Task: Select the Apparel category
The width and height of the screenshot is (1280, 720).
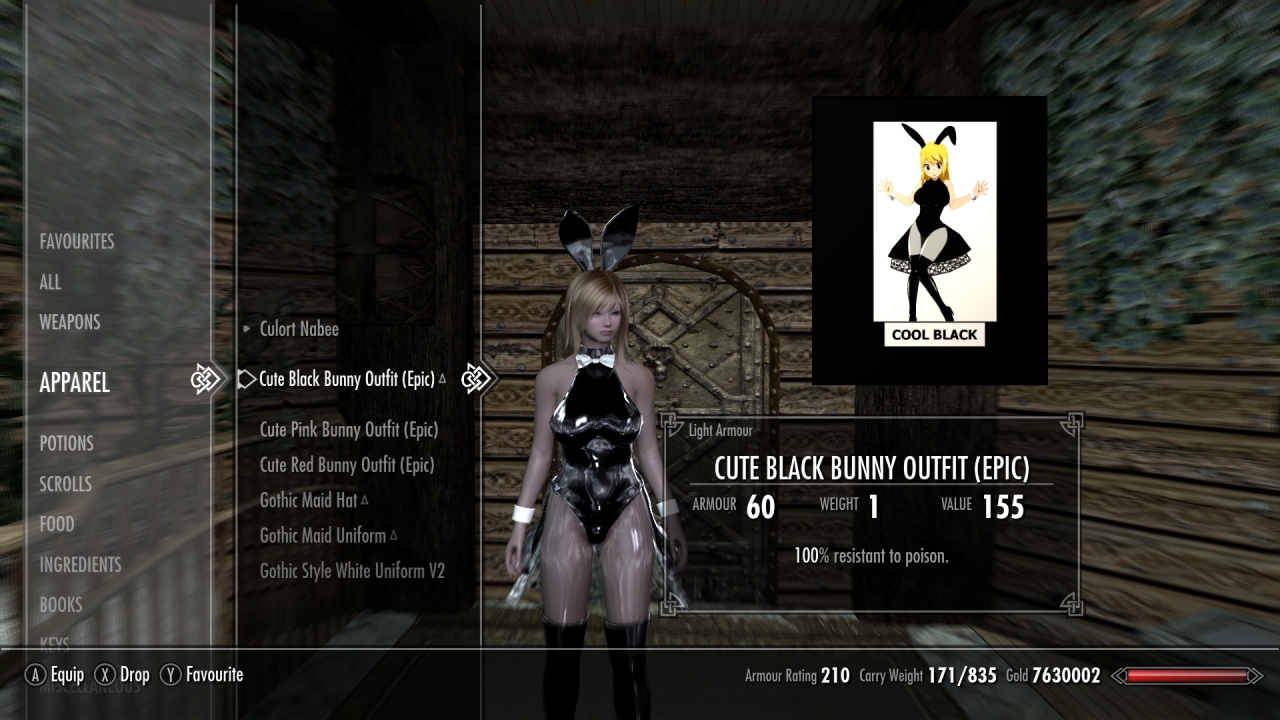Action: click(74, 383)
